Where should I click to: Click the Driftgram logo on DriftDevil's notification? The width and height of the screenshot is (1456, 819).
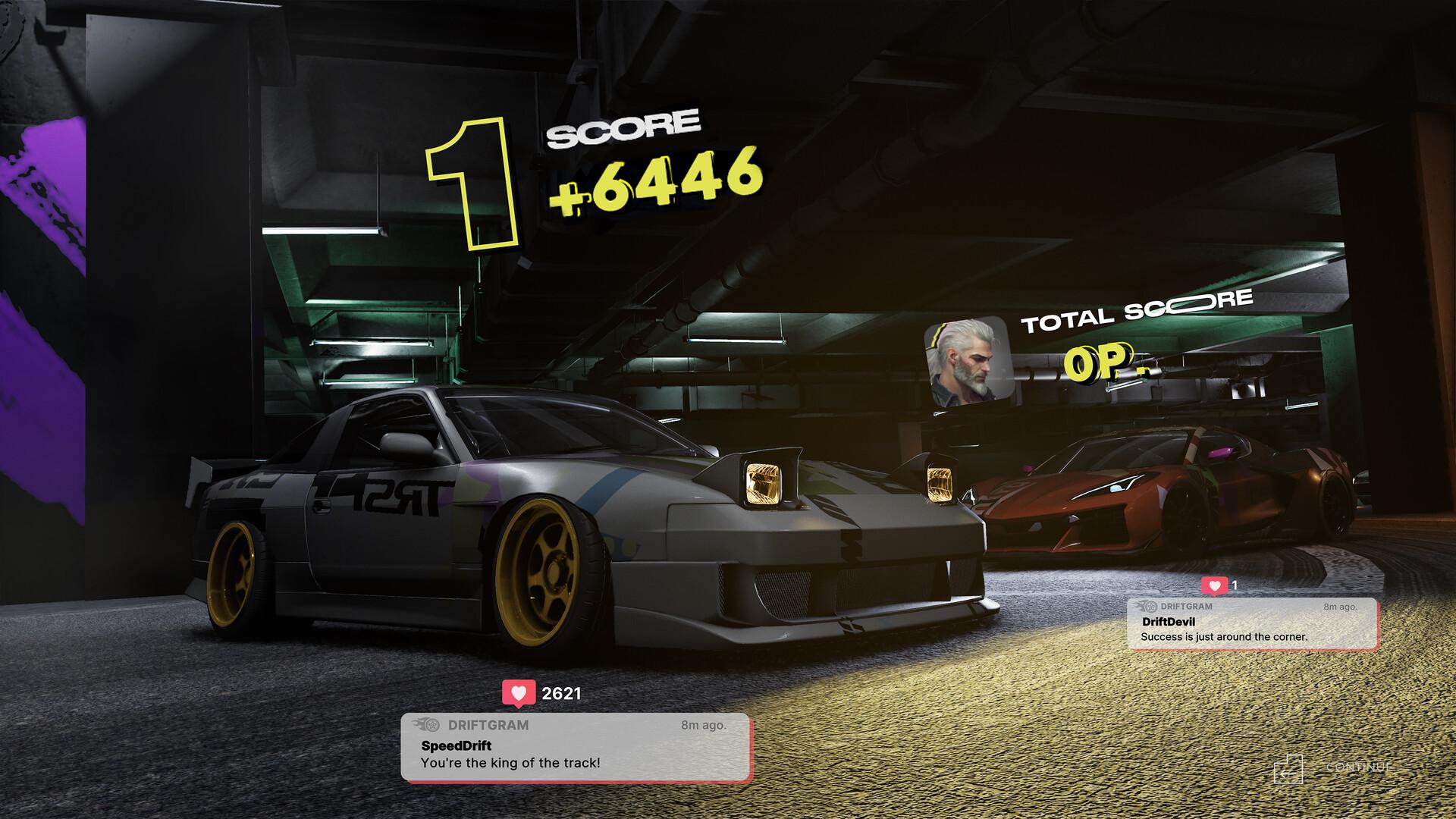[x=1147, y=607]
